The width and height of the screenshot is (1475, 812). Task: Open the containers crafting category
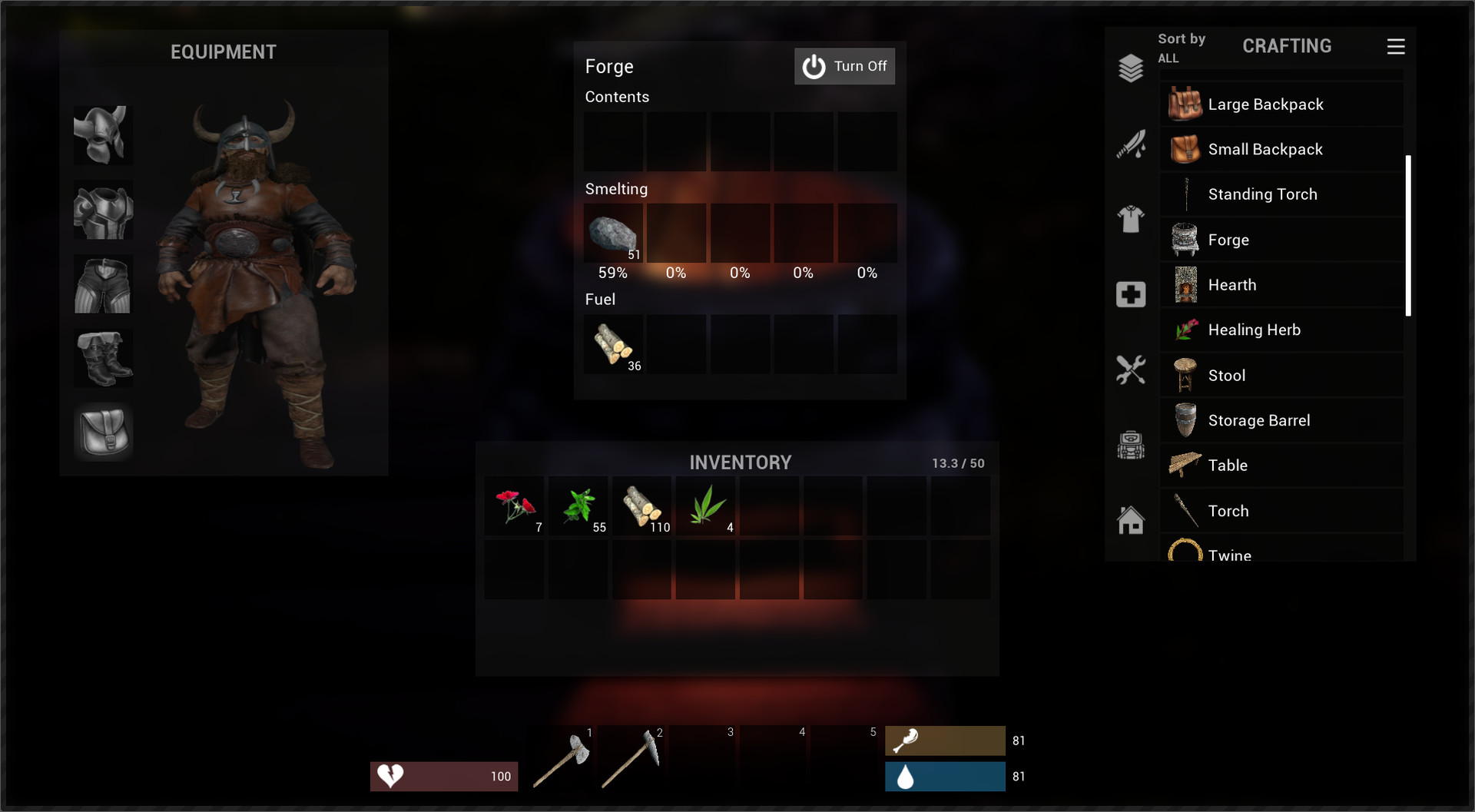(x=1129, y=445)
